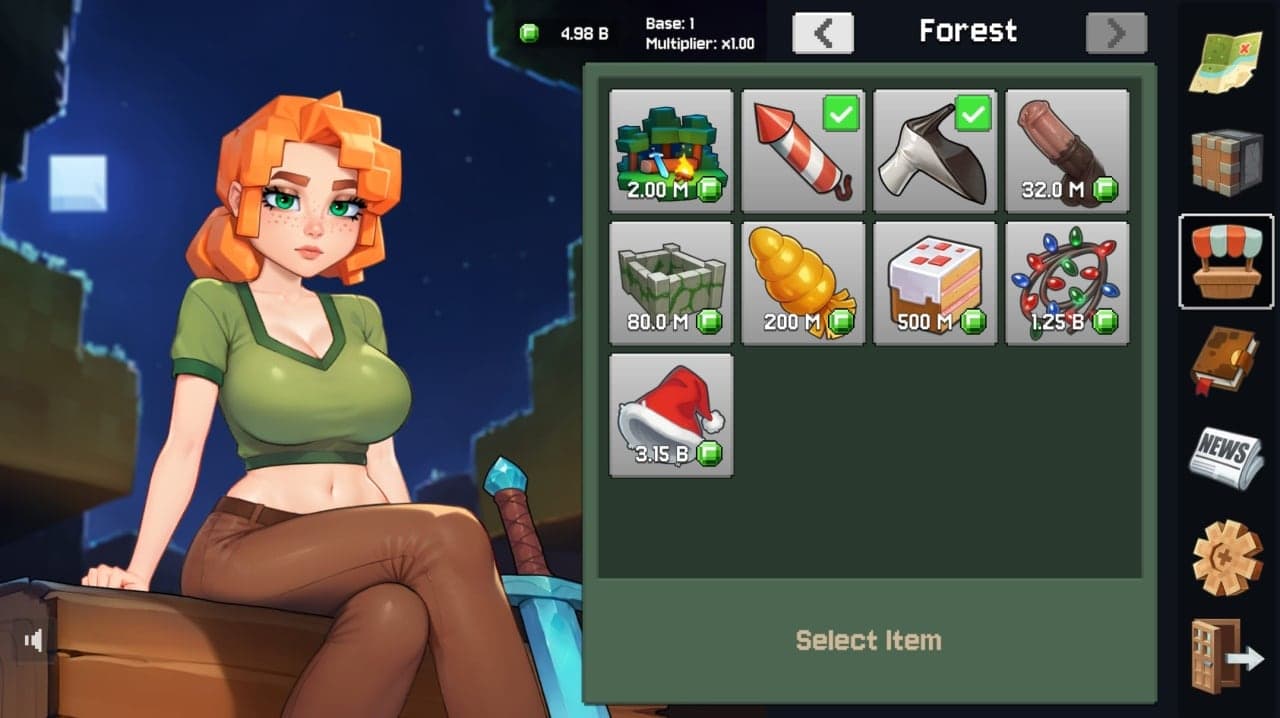The height and width of the screenshot is (718, 1280).
Task: Pick the 32.0 M brown item
Action: point(1067,151)
